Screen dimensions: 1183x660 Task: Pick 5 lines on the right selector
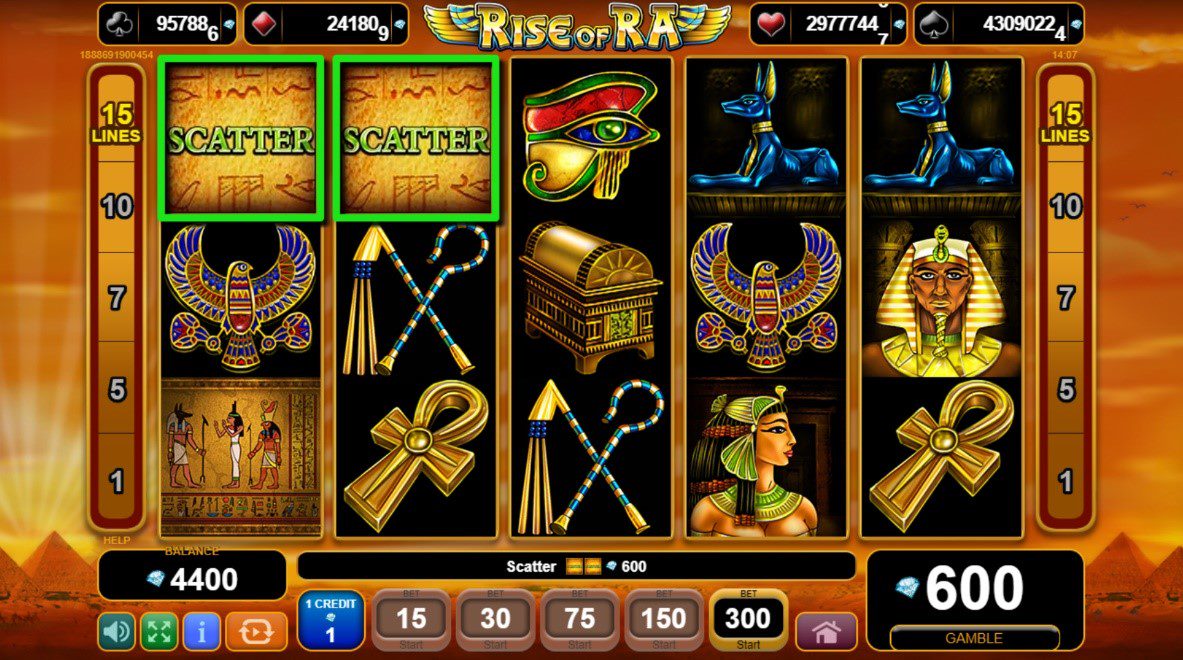pyautogui.click(x=1066, y=390)
